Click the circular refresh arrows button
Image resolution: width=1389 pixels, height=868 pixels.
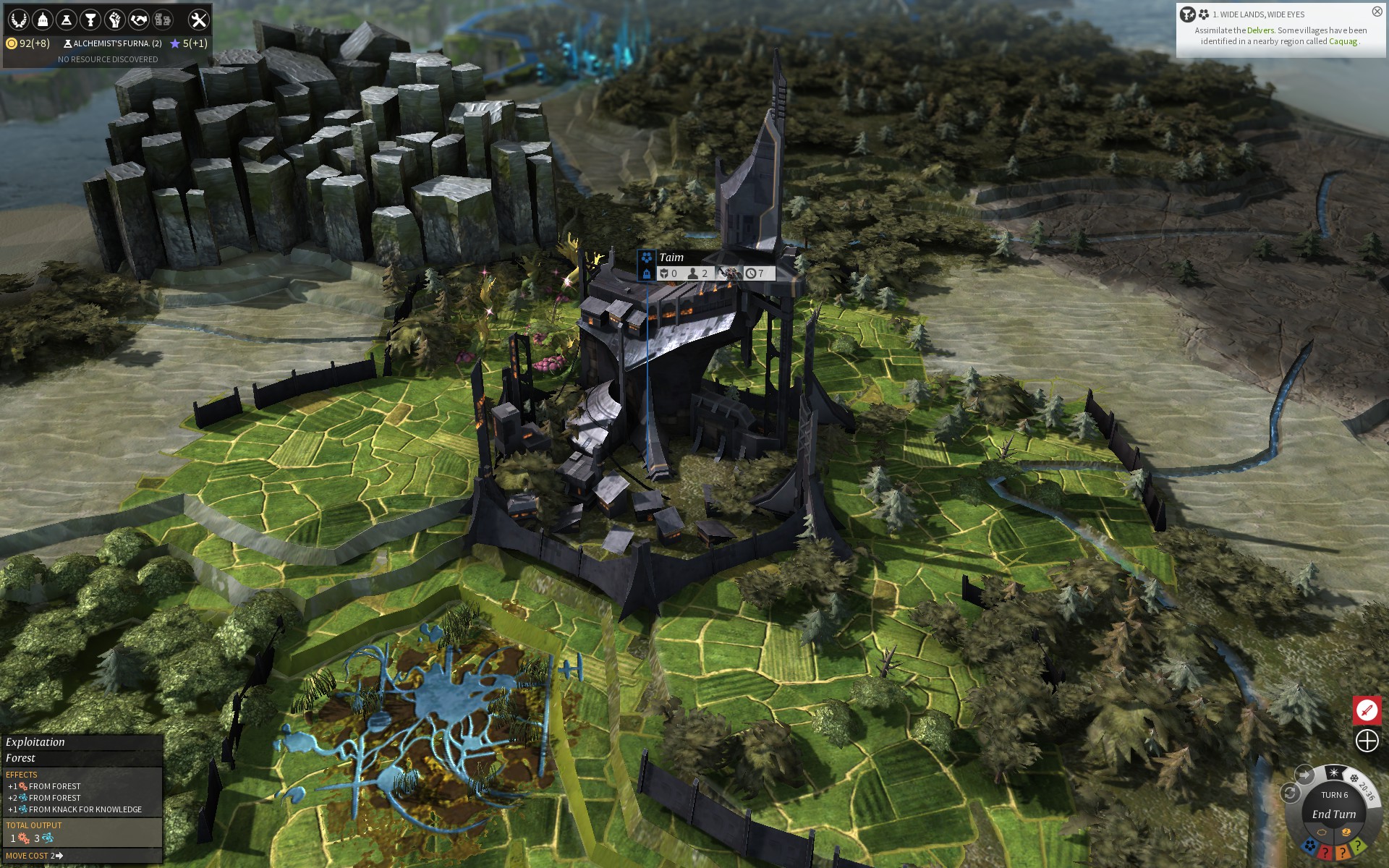pyautogui.click(x=1290, y=793)
